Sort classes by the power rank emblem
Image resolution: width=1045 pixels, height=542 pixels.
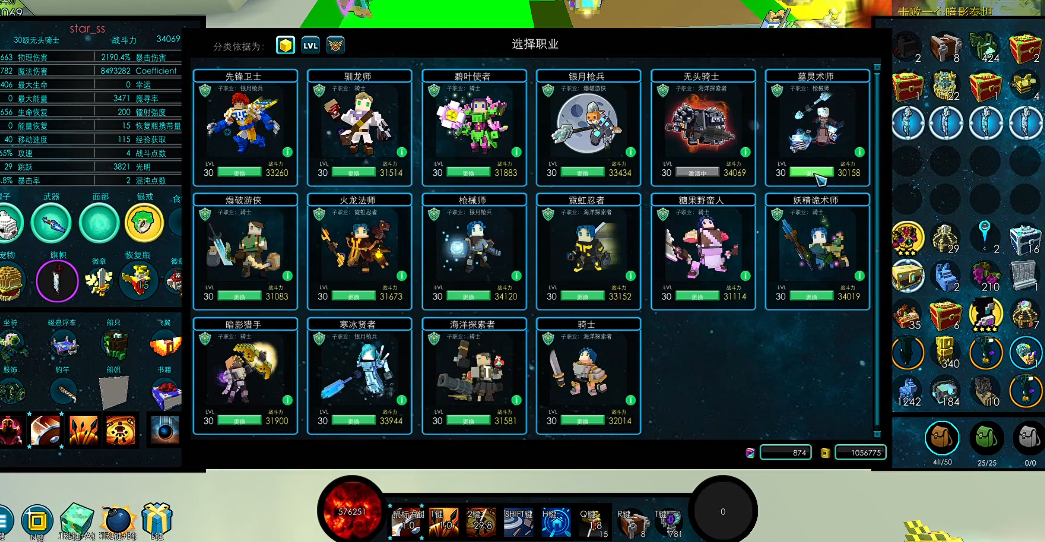click(336, 45)
